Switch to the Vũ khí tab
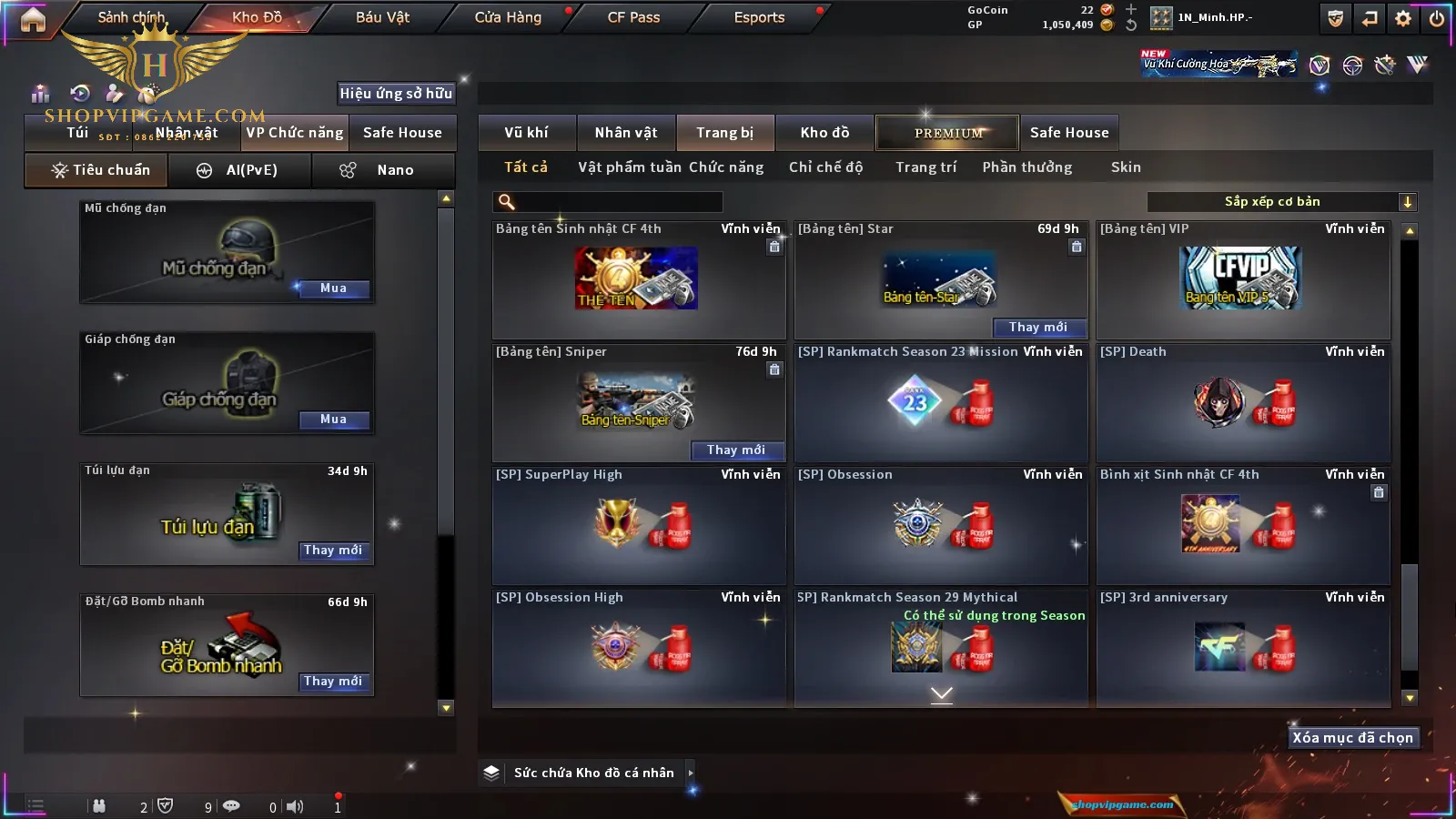Image resolution: width=1456 pixels, height=819 pixels. (x=526, y=133)
